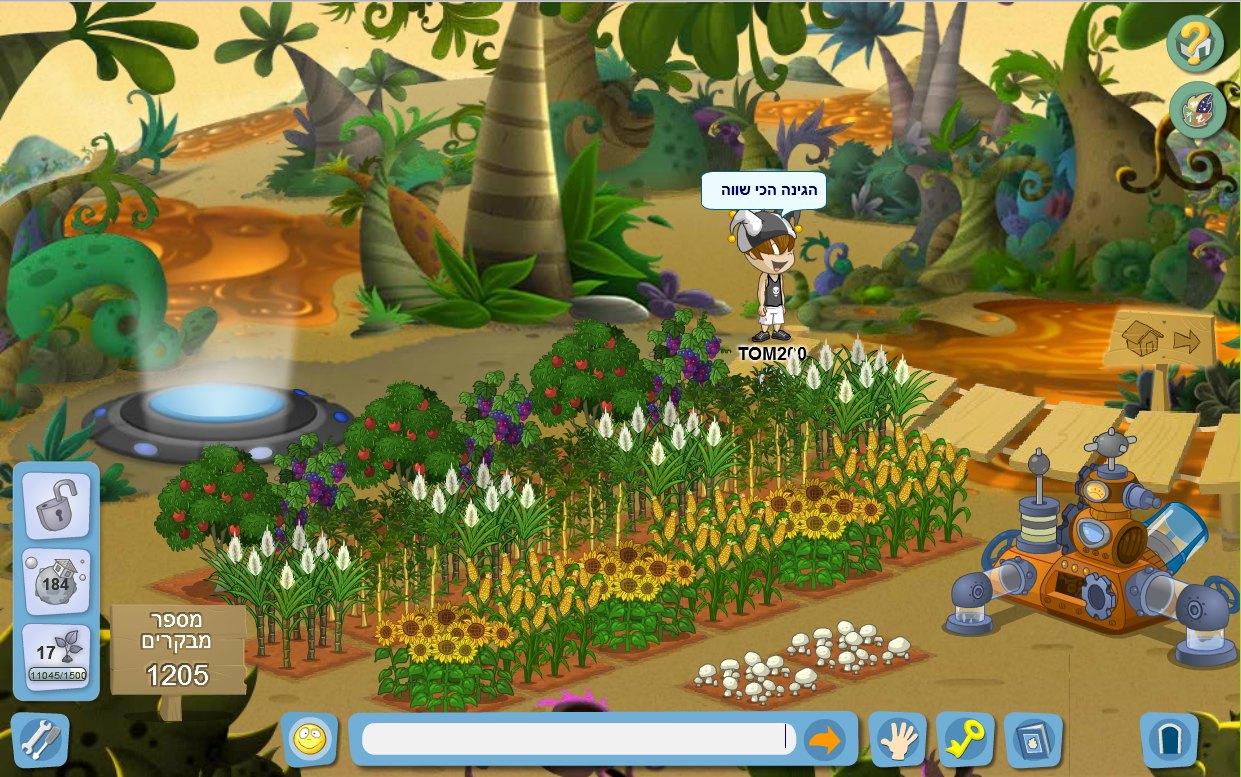Open the smiley emoticon picker

(x=309, y=740)
